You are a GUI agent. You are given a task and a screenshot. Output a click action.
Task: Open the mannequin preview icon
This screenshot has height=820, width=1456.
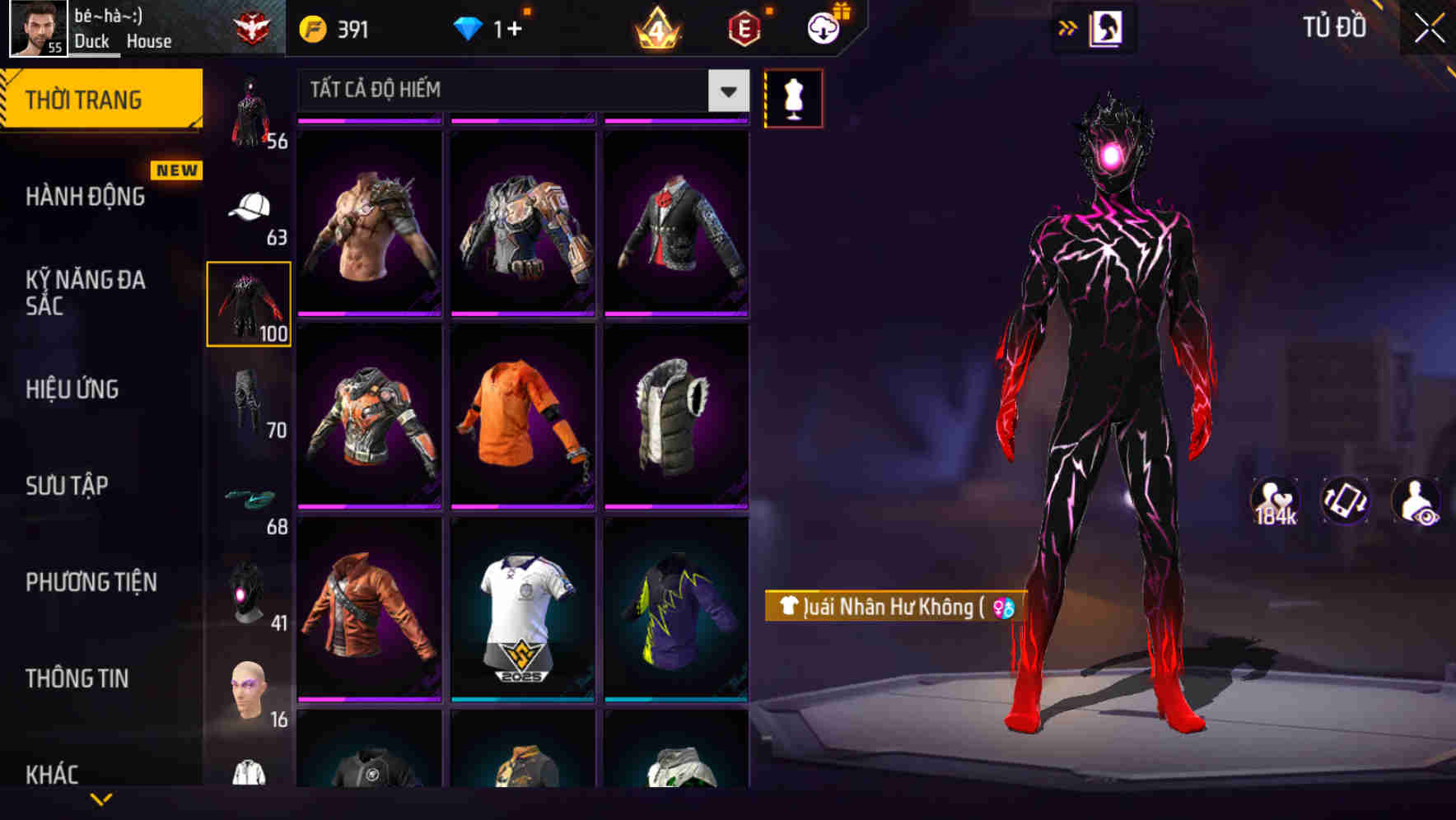pyautogui.click(x=793, y=98)
